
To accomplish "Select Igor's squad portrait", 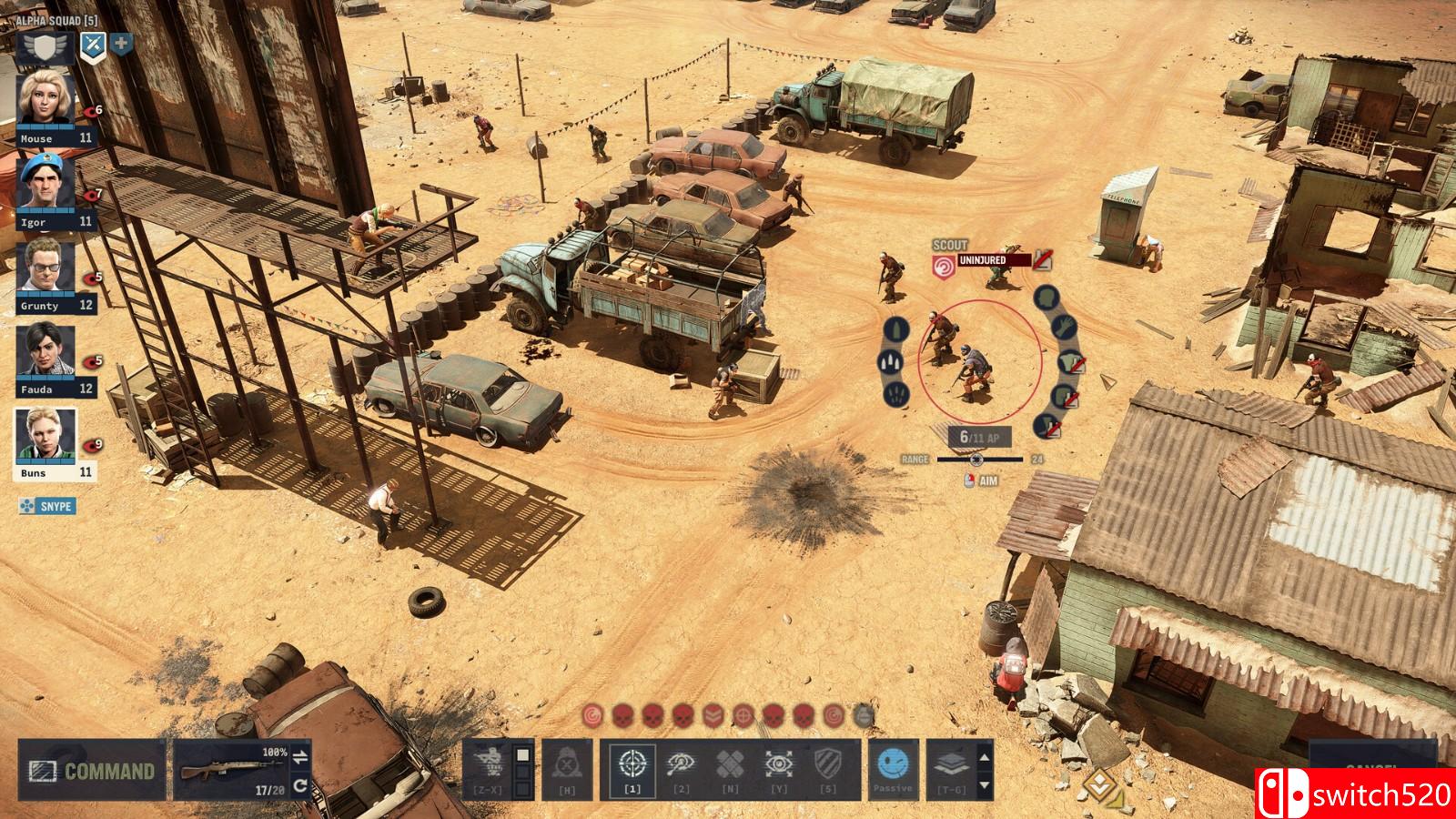I will [46, 187].
